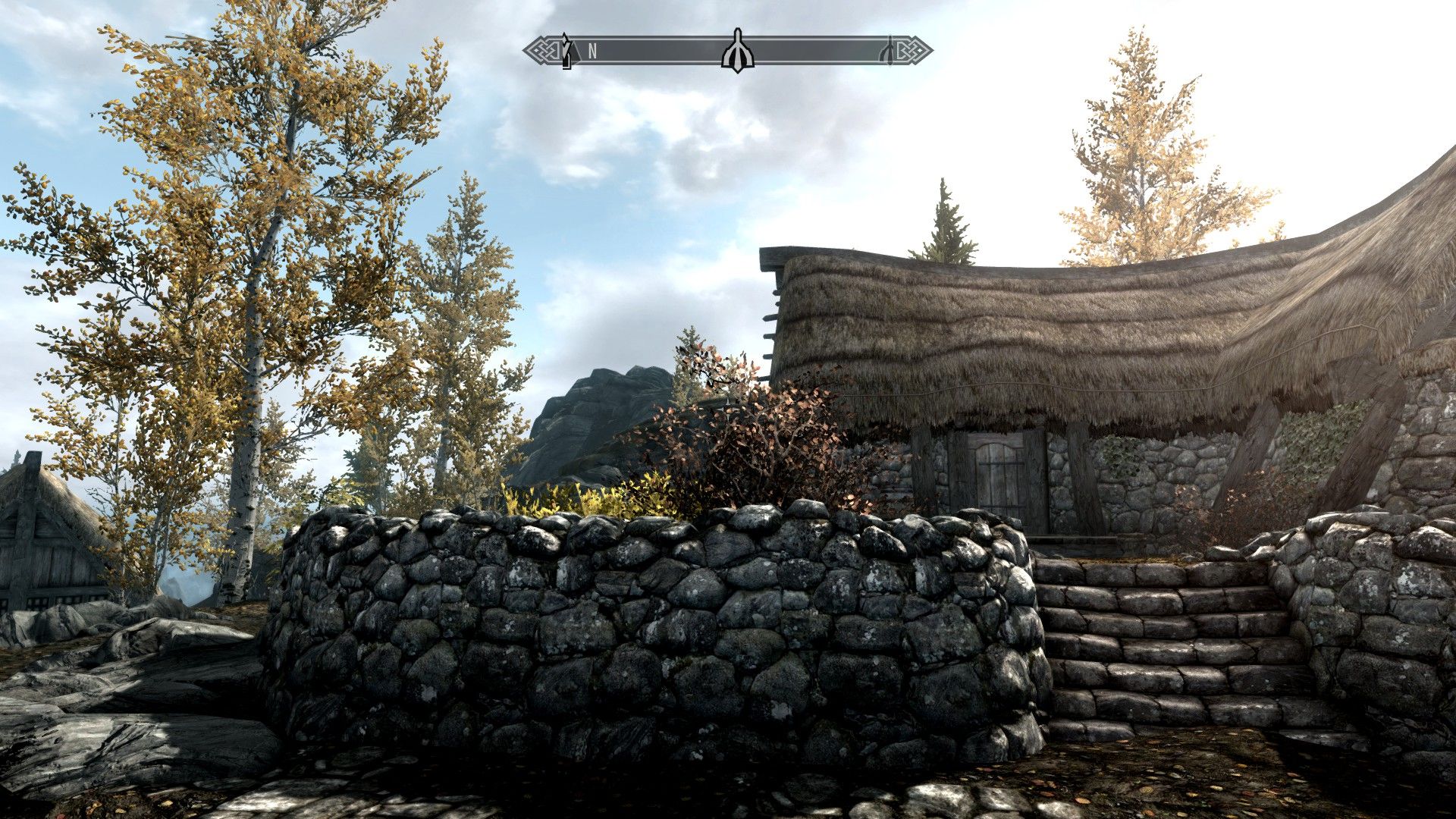The width and height of the screenshot is (1456, 819).
Task: Click the N direction letter on the compass
Action: click(x=592, y=50)
